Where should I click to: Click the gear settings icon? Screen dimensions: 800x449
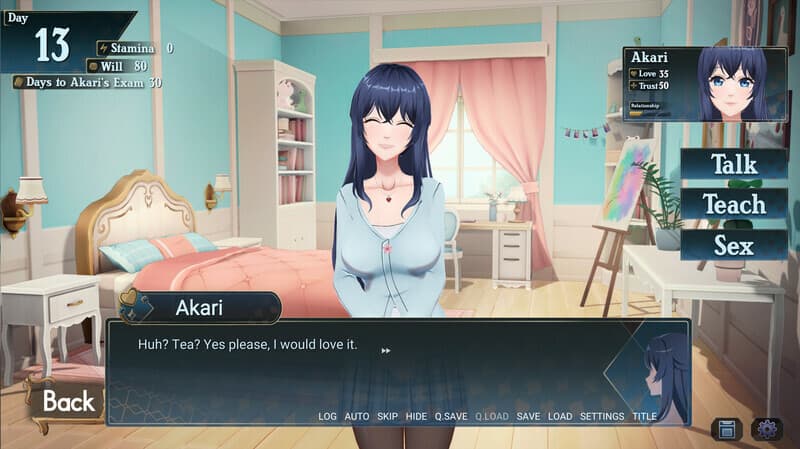(x=768, y=429)
